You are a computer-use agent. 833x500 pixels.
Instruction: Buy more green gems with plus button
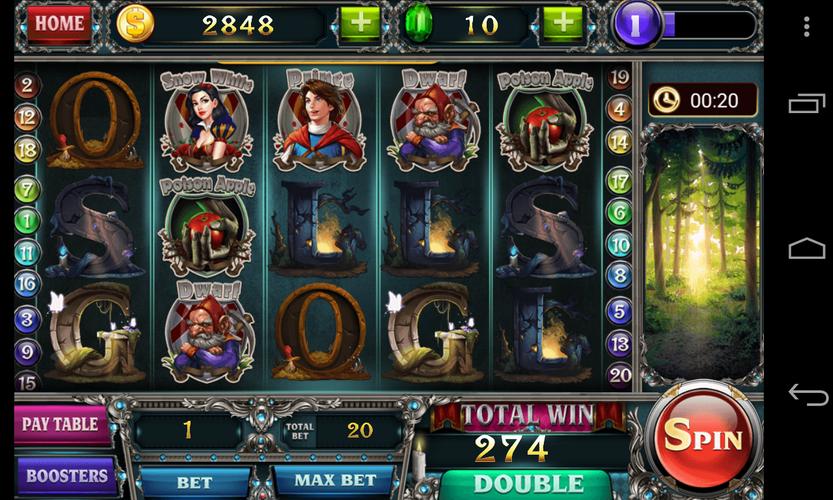[562, 25]
